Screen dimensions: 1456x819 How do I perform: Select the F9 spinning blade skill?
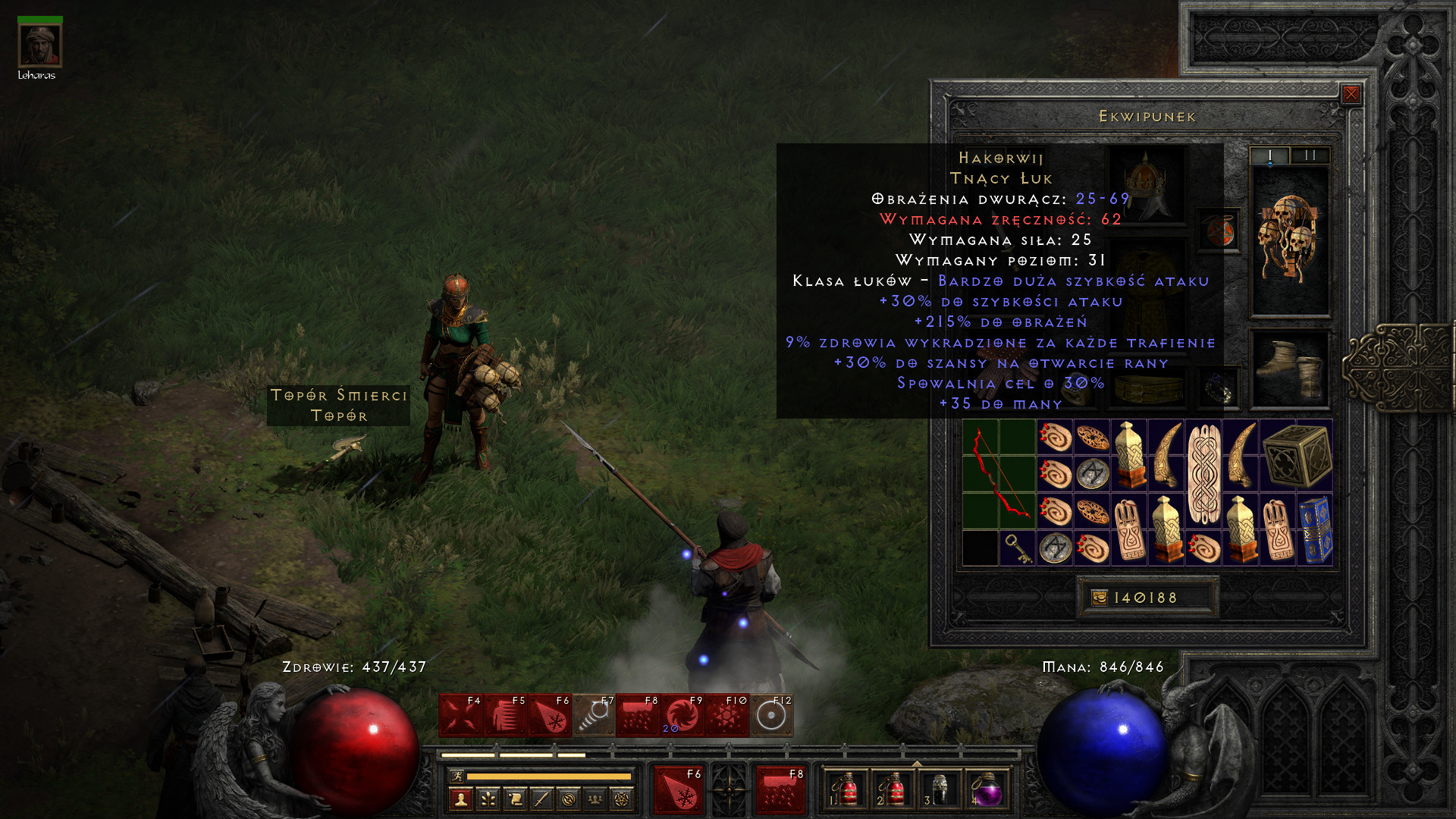click(682, 715)
